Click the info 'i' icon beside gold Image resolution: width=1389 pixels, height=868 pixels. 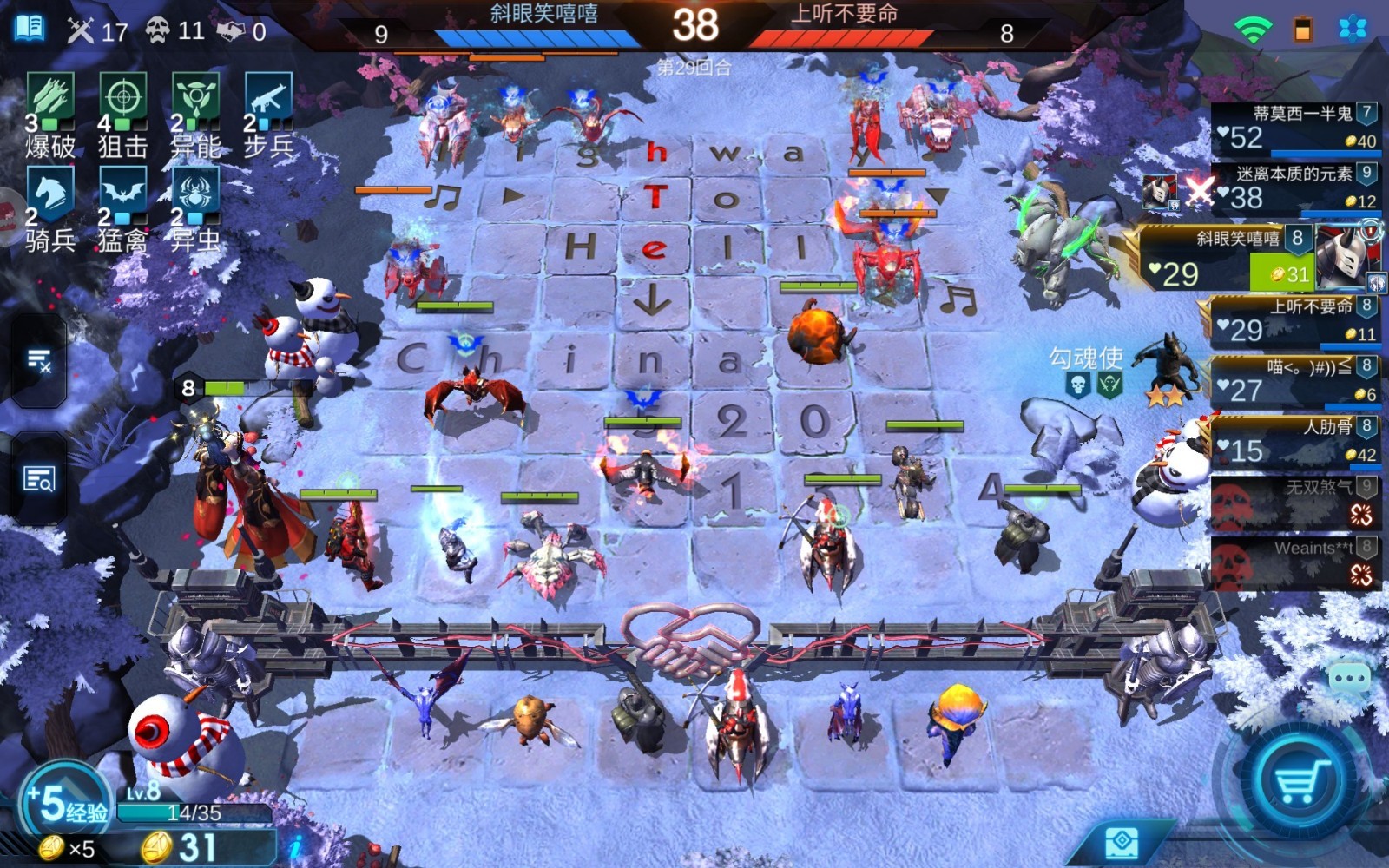(296, 846)
